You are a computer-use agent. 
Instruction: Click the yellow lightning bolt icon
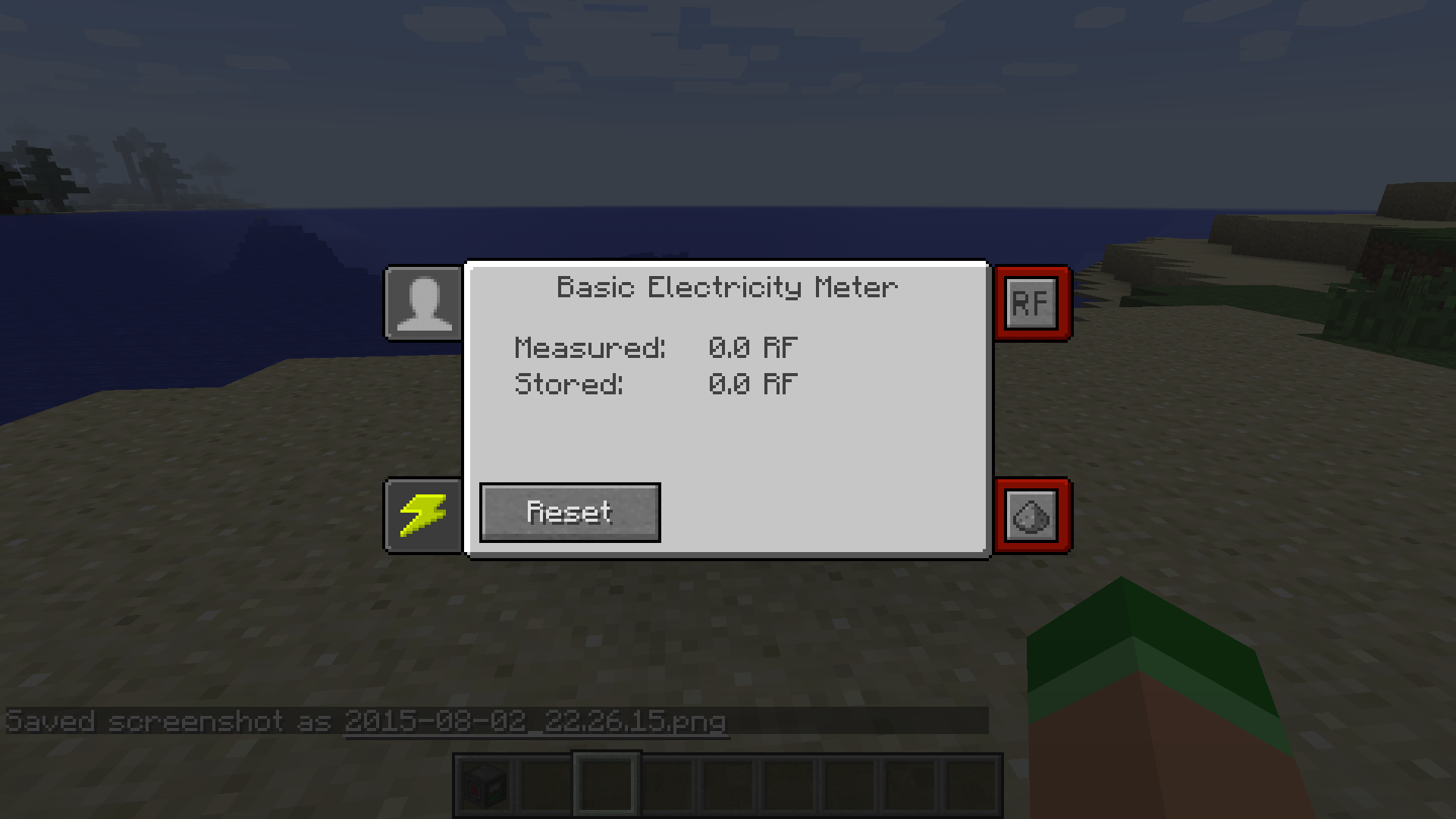tap(424, 516)
